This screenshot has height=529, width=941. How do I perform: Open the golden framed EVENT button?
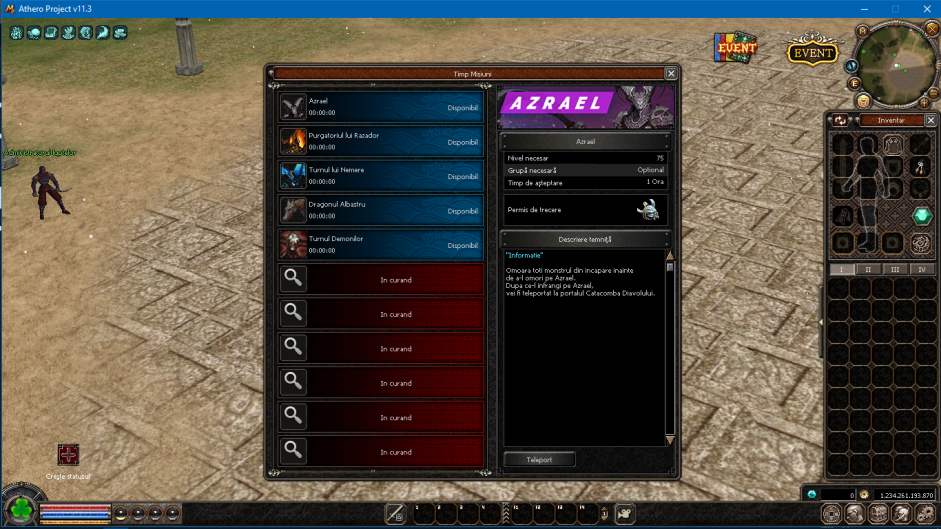click(x=812, y=53)
